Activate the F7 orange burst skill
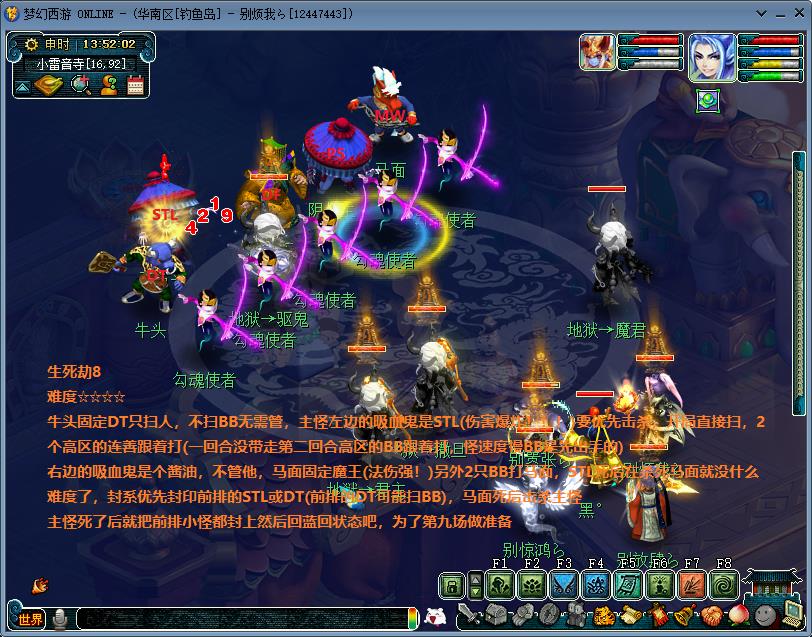Screen dimensions: 812x637 pos(692,585)
